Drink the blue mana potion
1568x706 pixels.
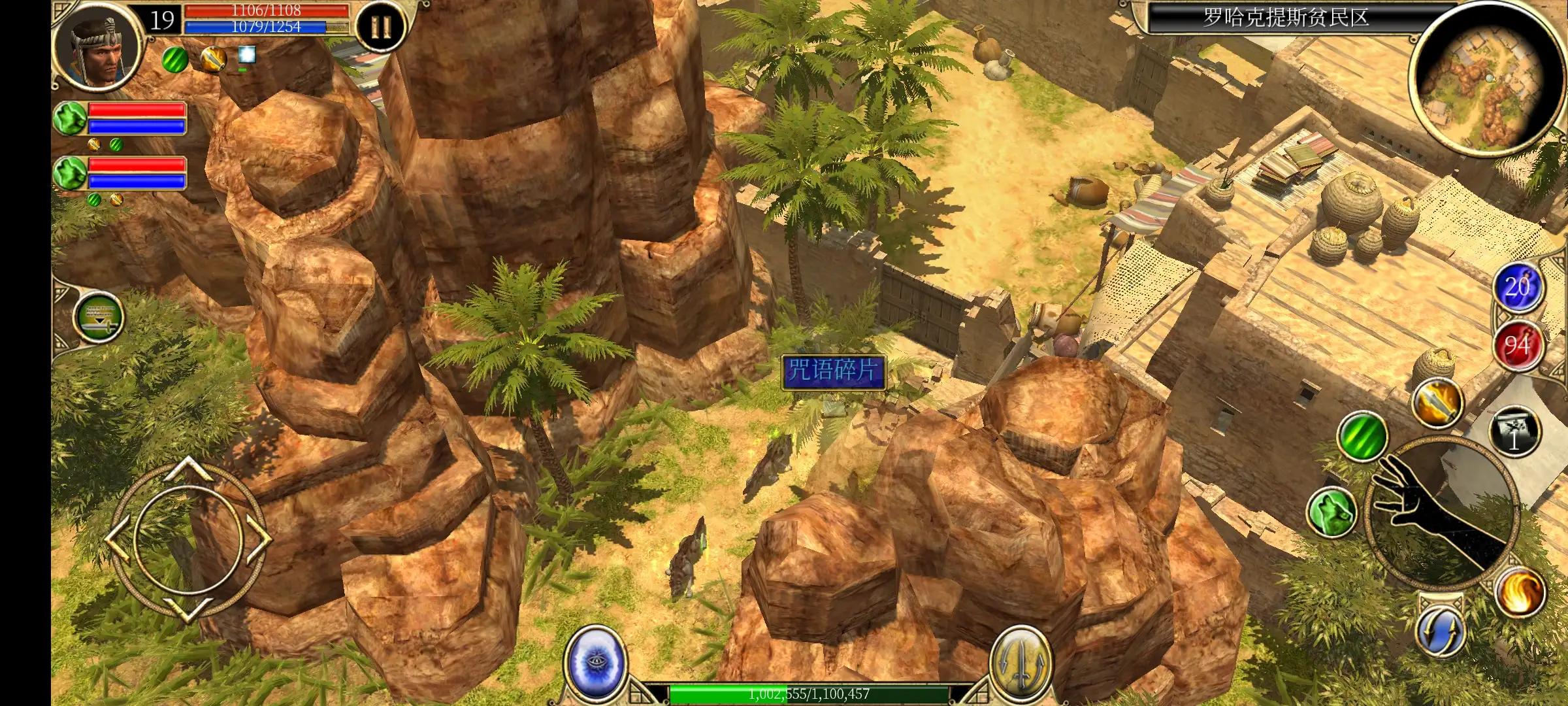(1517, 288)
